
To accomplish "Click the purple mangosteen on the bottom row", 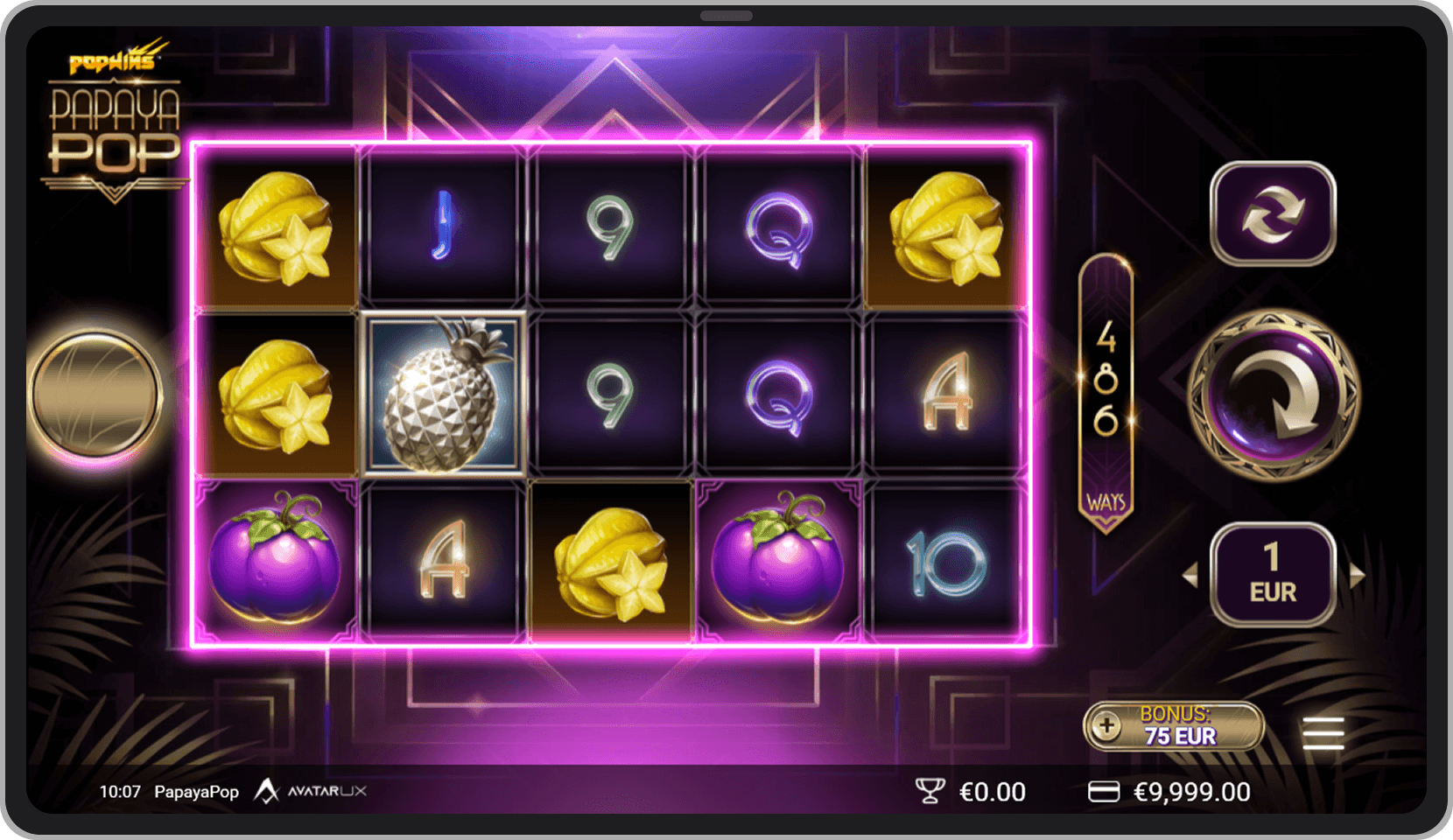I will coord(275,564).
